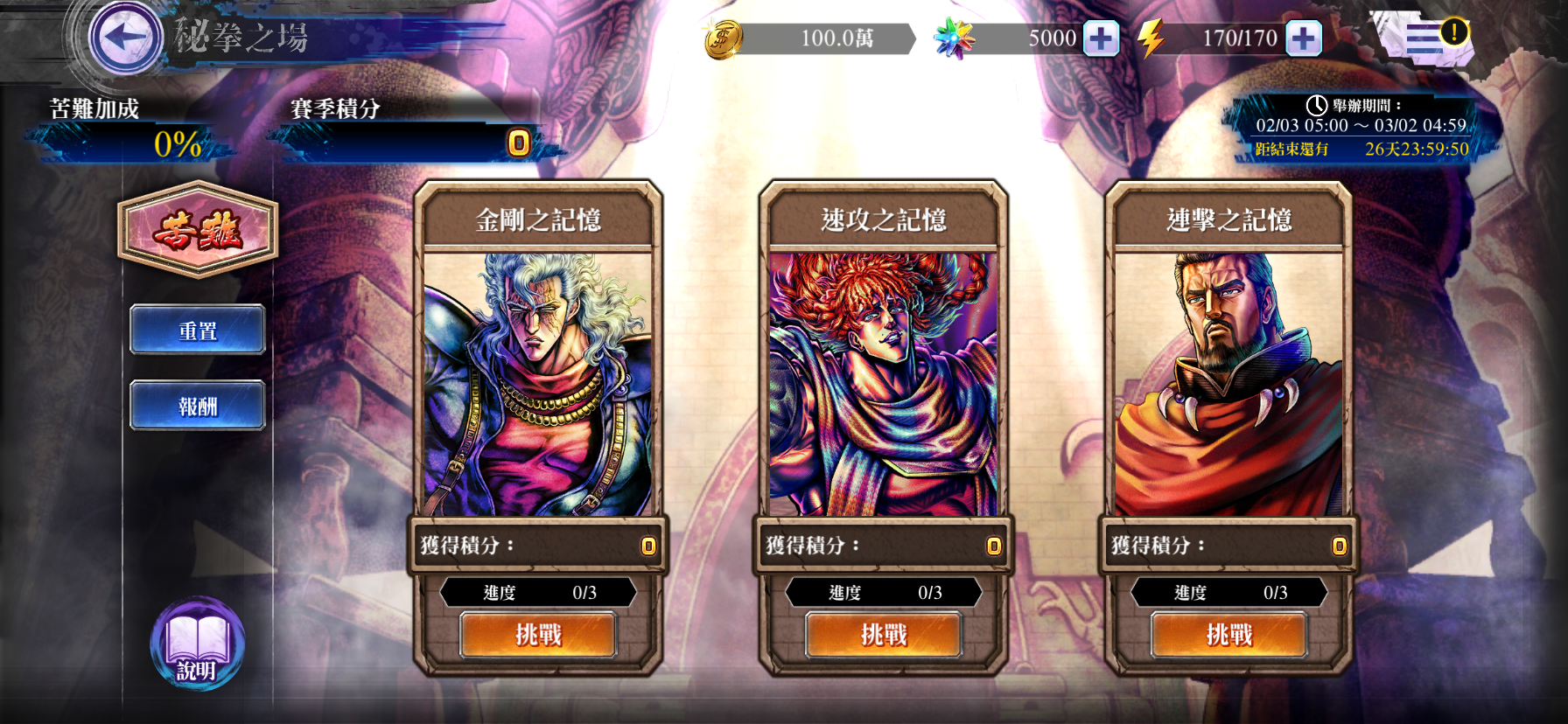
Task: Open the plus button to buy gems
Action: 1102,38
